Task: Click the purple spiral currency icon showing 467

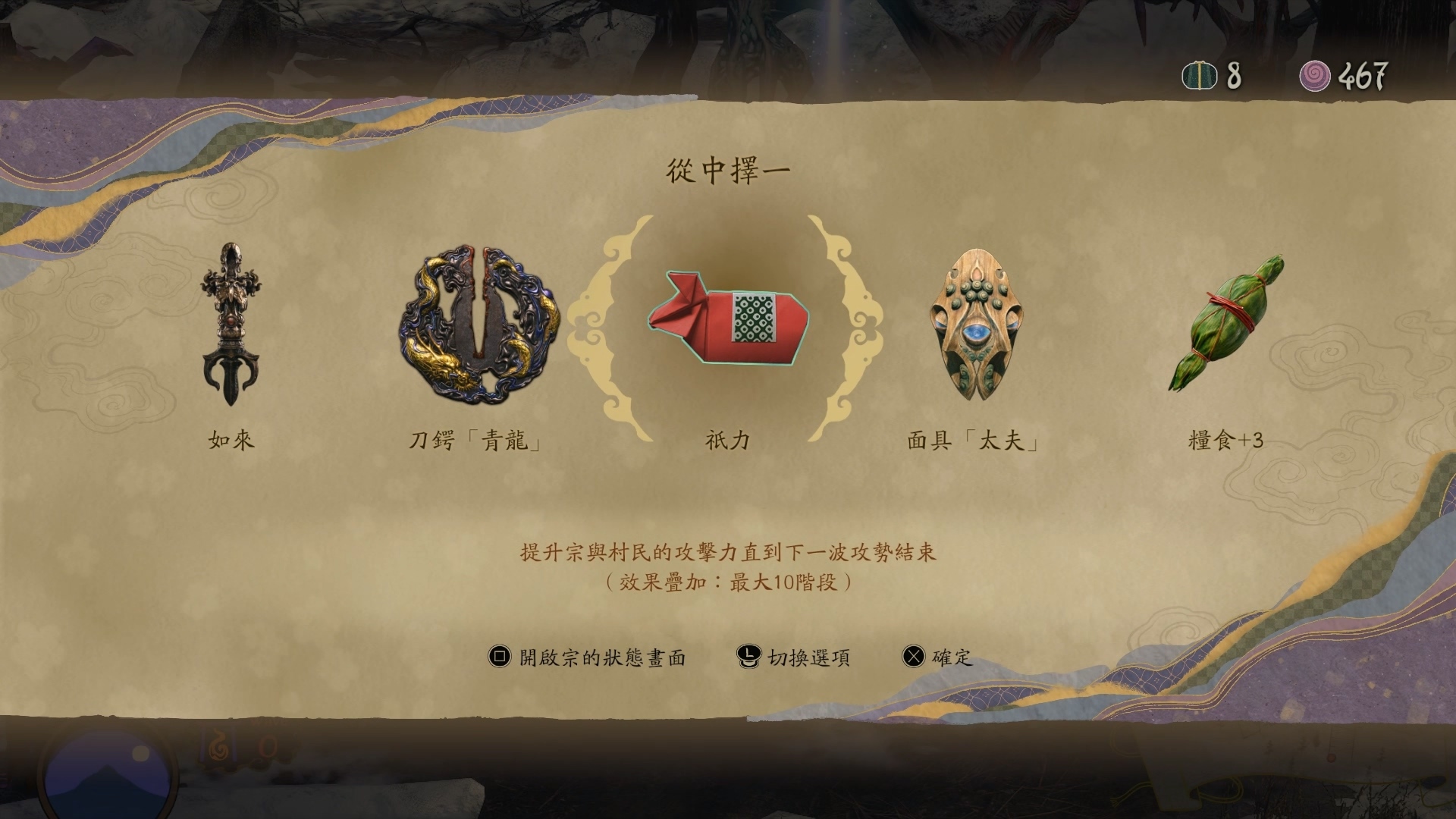Action: click(x=1314, y=74)
